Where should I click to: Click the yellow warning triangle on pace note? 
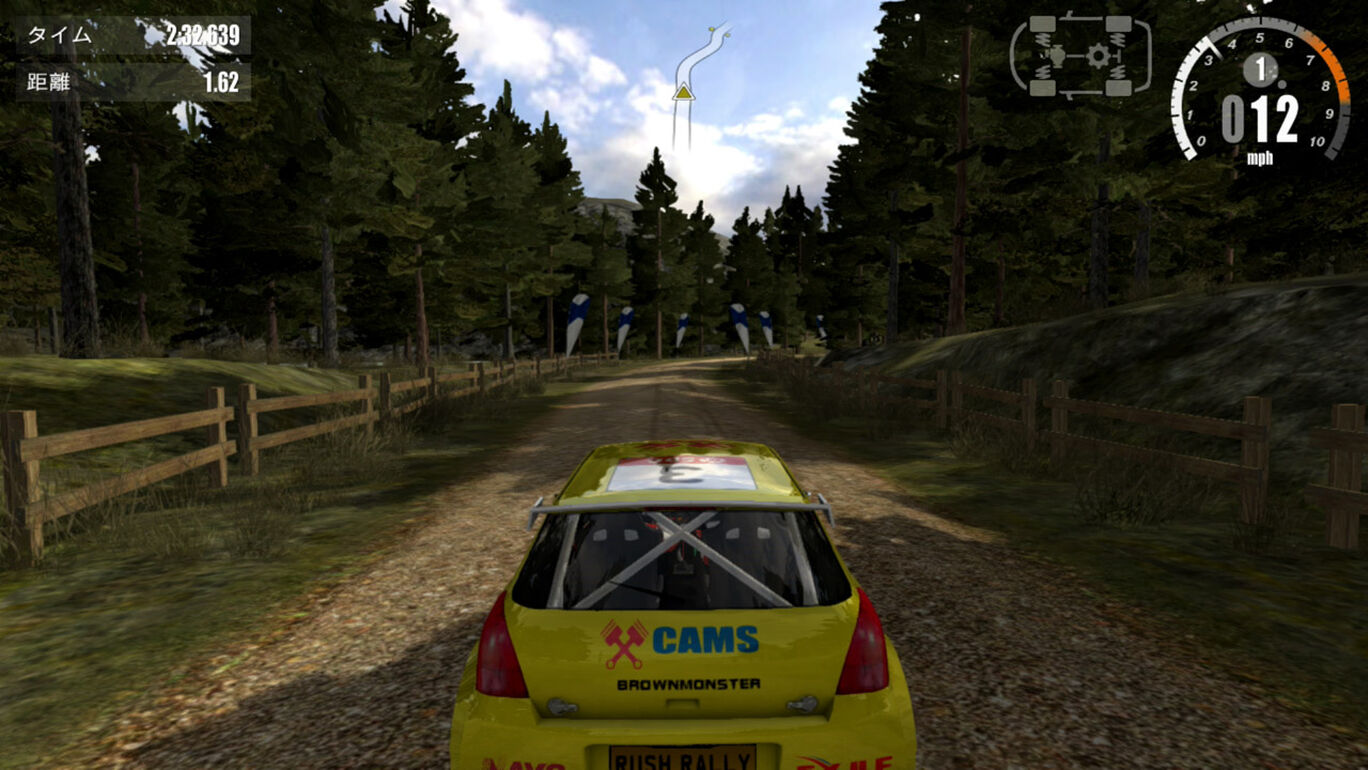[684, 94]
